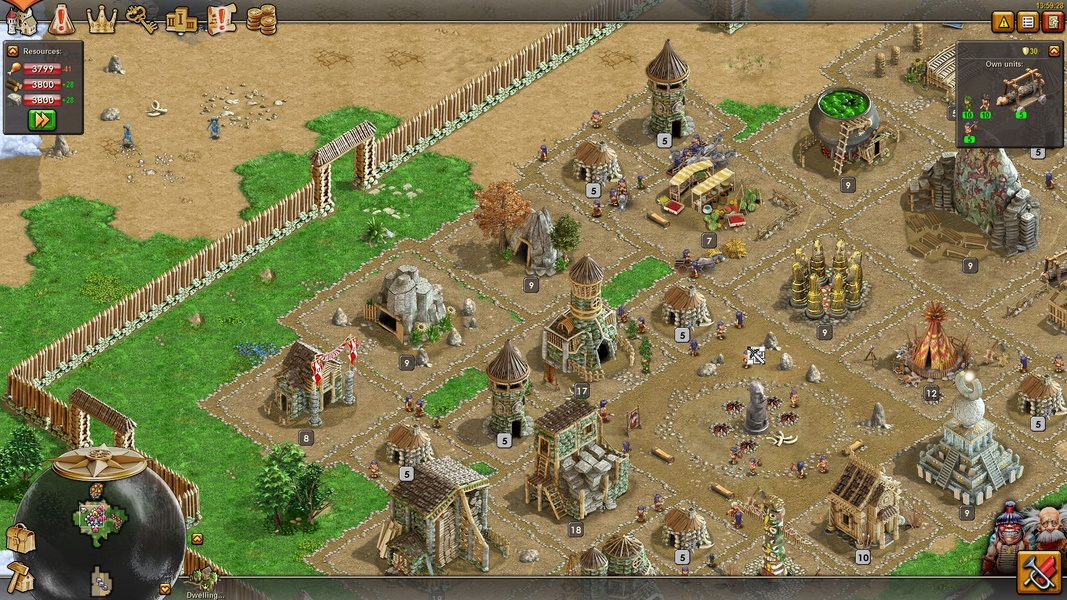This screenshot has width=1067, height=600.
Task: Open the hammer and house build menu
Action: [x=19, y=578]
